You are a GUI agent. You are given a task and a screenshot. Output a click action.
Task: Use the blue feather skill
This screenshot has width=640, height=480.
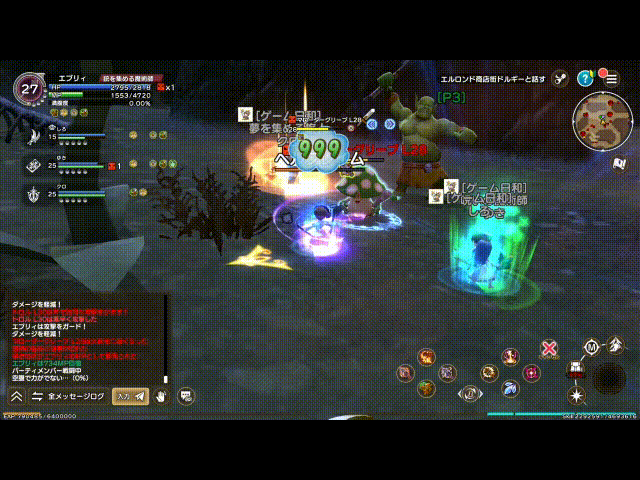(x=510, y=387)
